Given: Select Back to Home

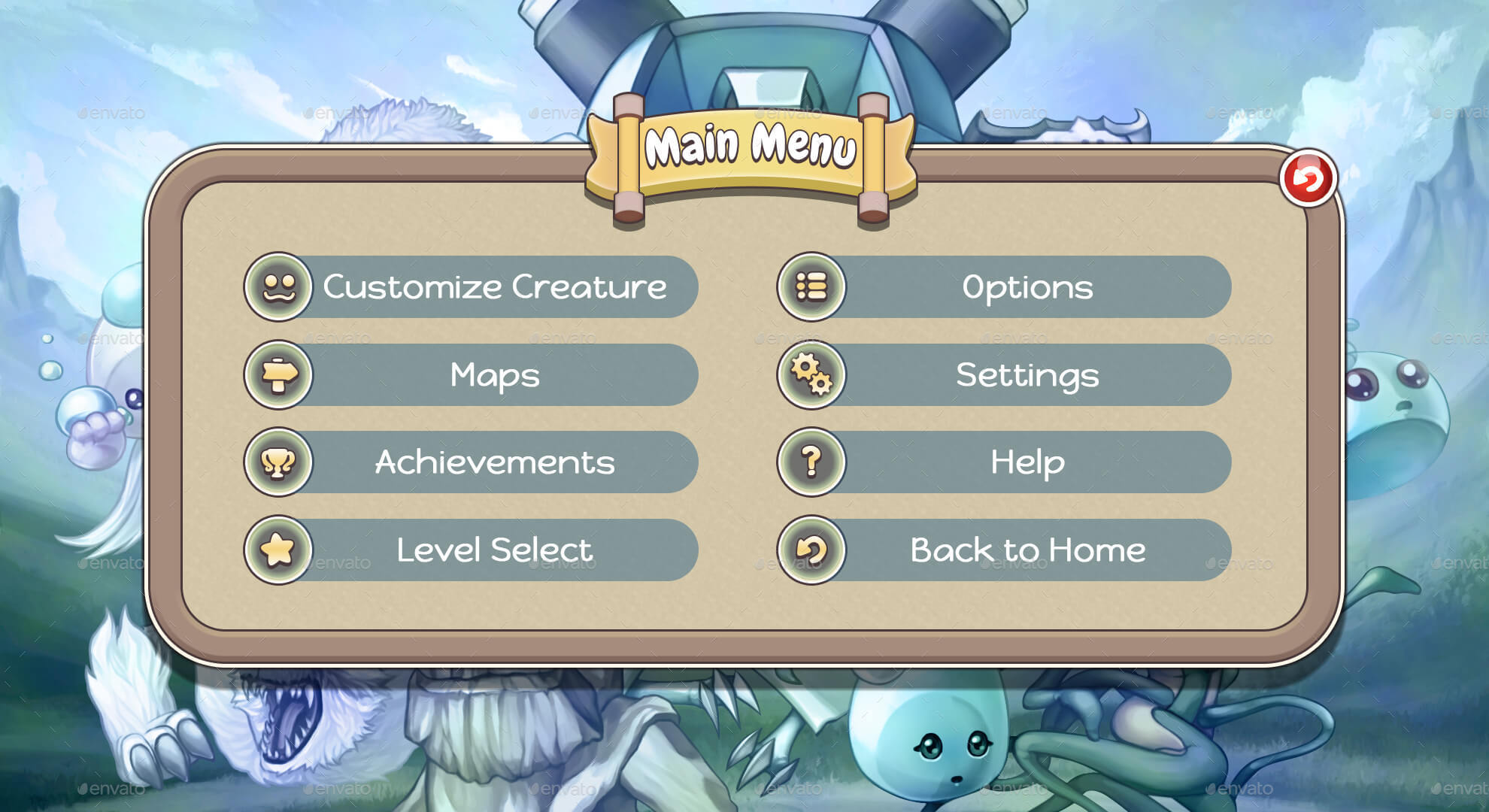Looking at the screenshot, I should point(1027,550).
